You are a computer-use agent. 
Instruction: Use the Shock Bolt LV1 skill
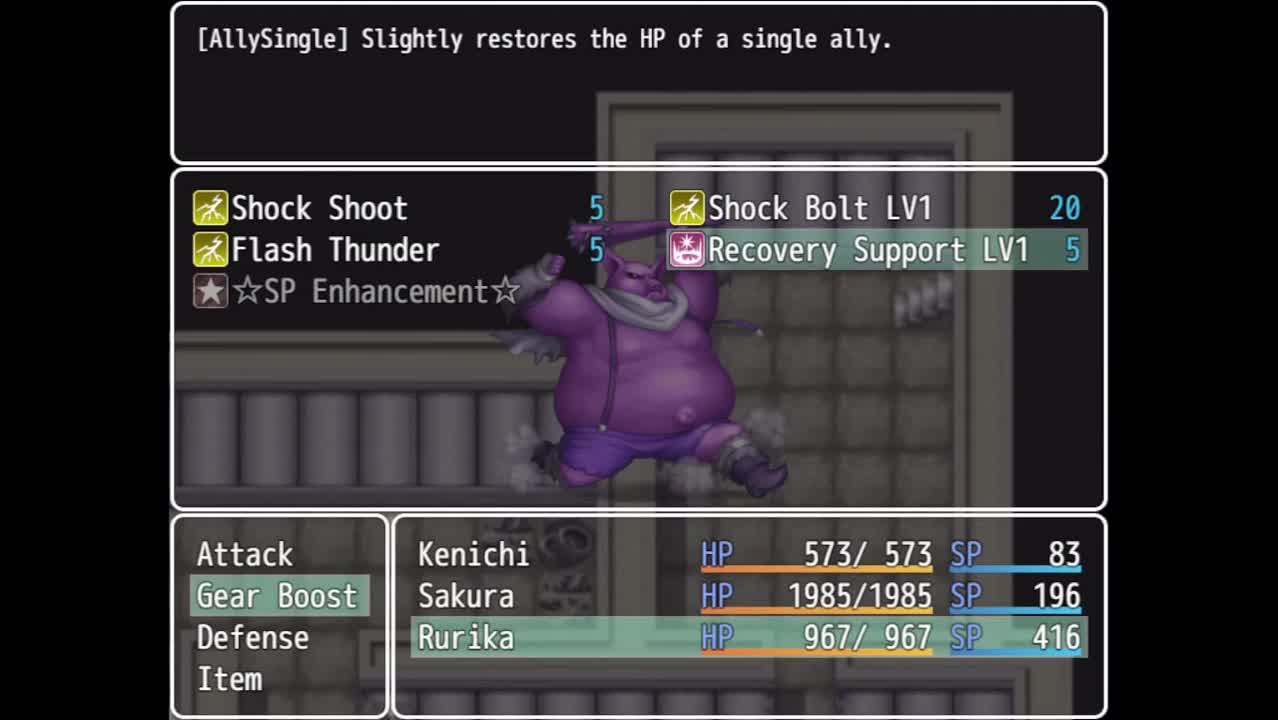pyautogui.click(x=819, y=208)
